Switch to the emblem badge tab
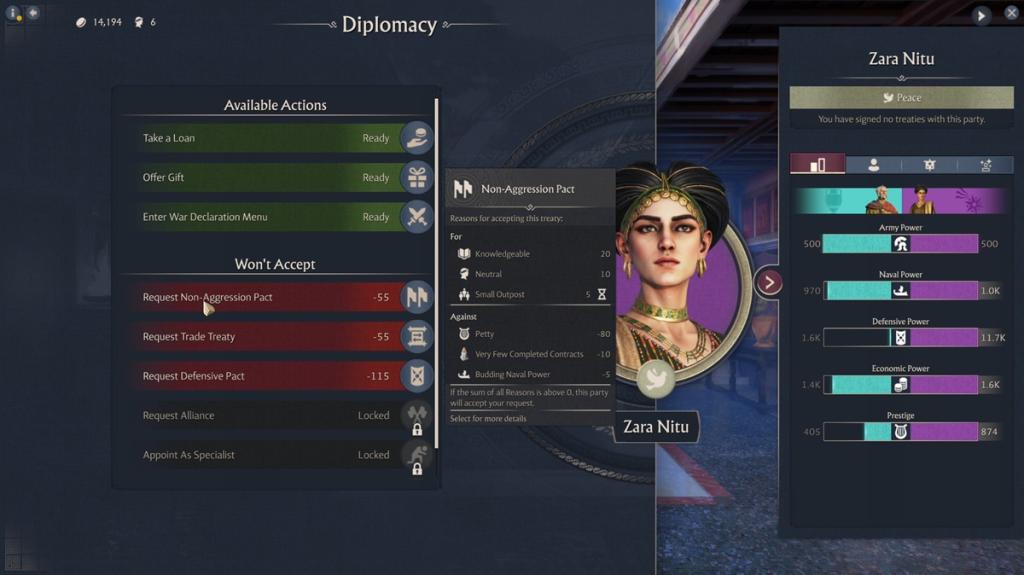The width and height of the screenshot is (1024, 575). 929,165
